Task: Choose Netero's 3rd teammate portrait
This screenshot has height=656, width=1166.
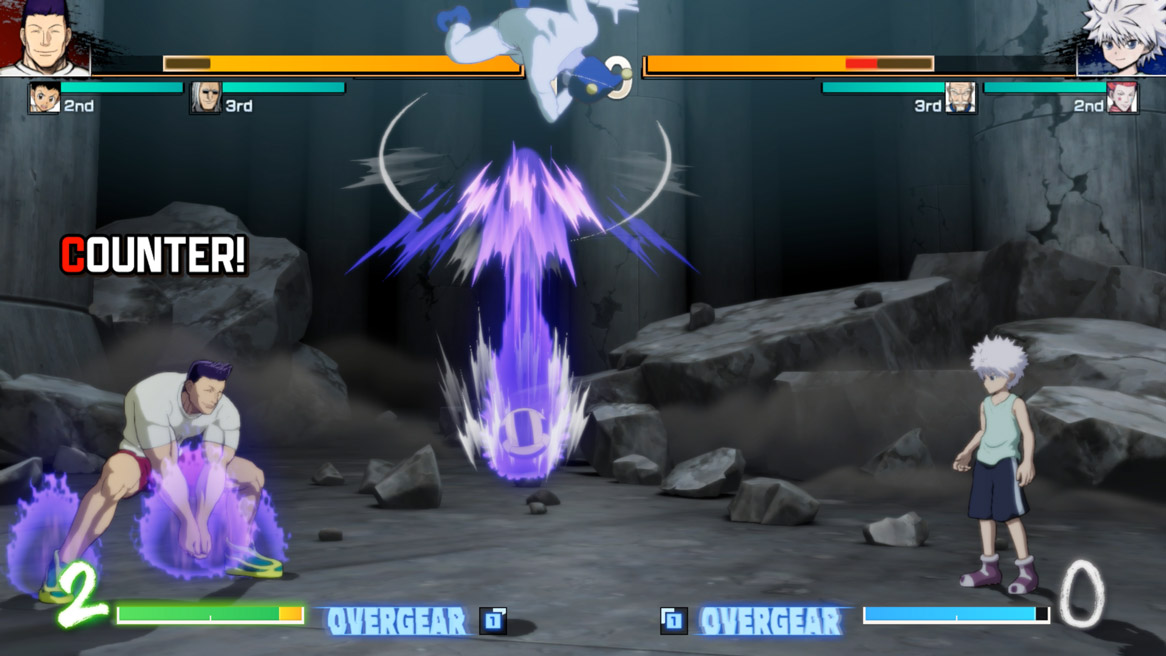Action: pos(960,98)
